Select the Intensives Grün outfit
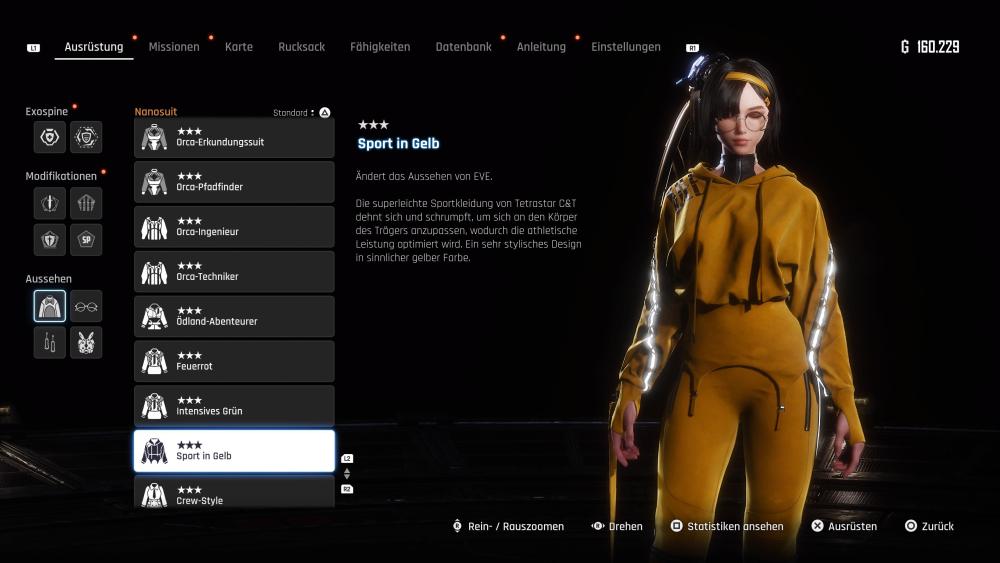This screenshot has width=1000, height=563. 234,406
